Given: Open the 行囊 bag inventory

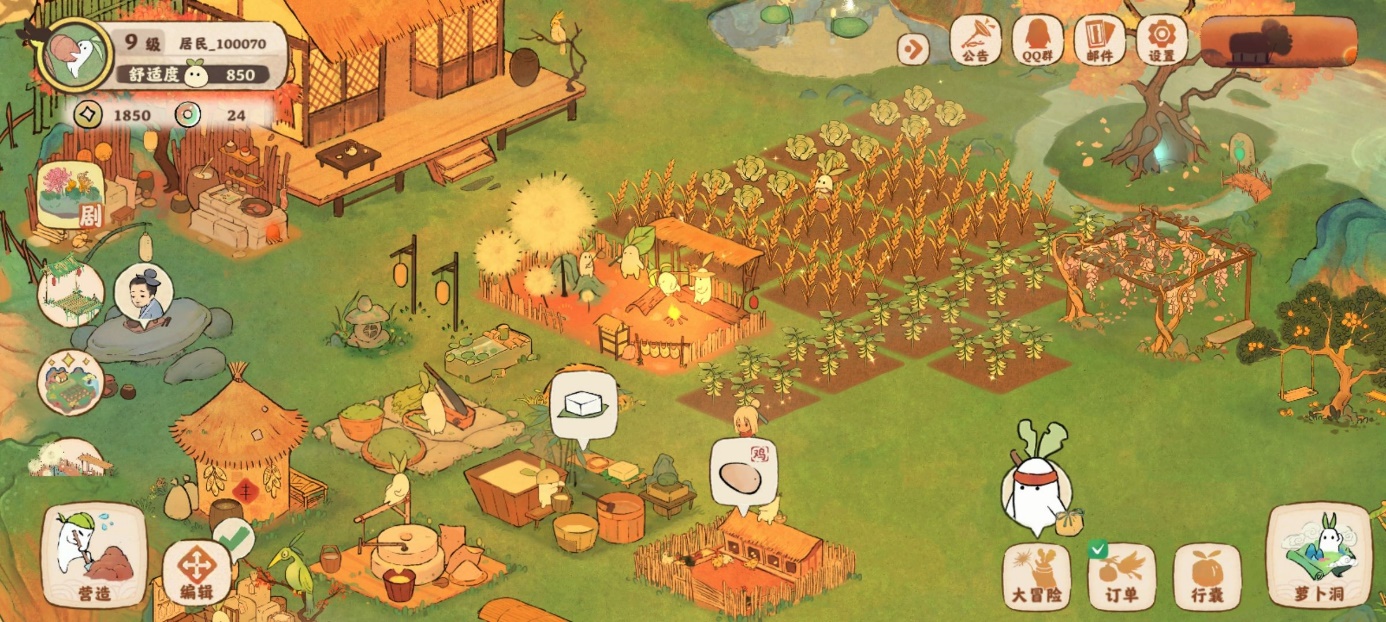Looking at the screenshot, I should coord(1207,577).
